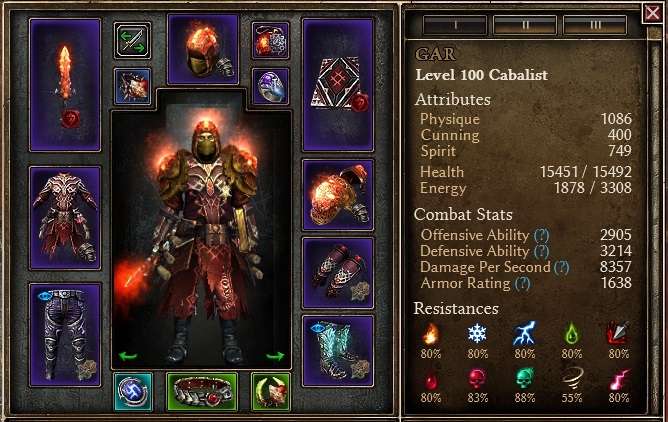Choose the green crescent ring slot
This screenshot has height=422, width=668.
[270, 391]
